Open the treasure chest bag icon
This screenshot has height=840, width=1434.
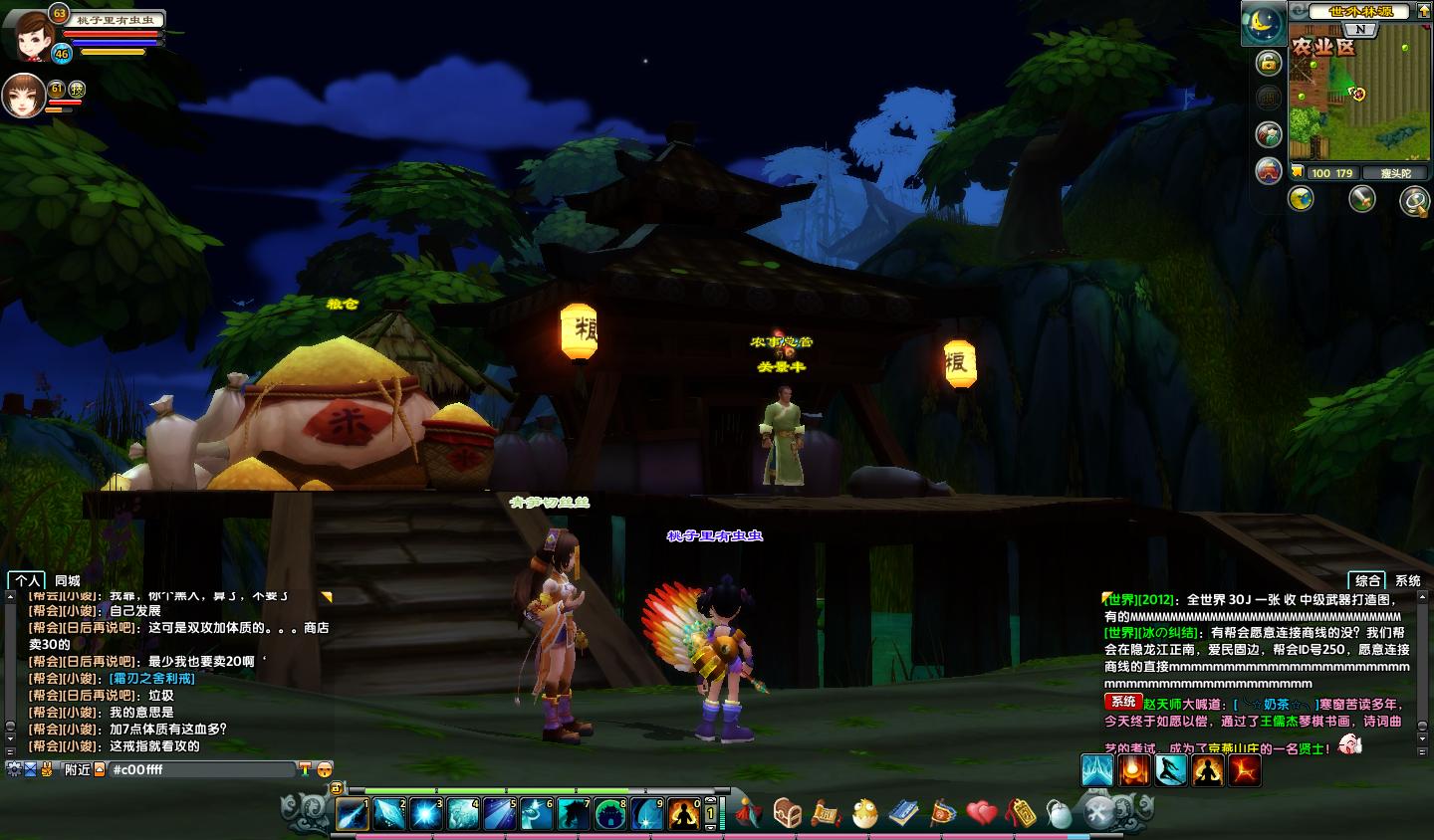[x=787, y=813]
